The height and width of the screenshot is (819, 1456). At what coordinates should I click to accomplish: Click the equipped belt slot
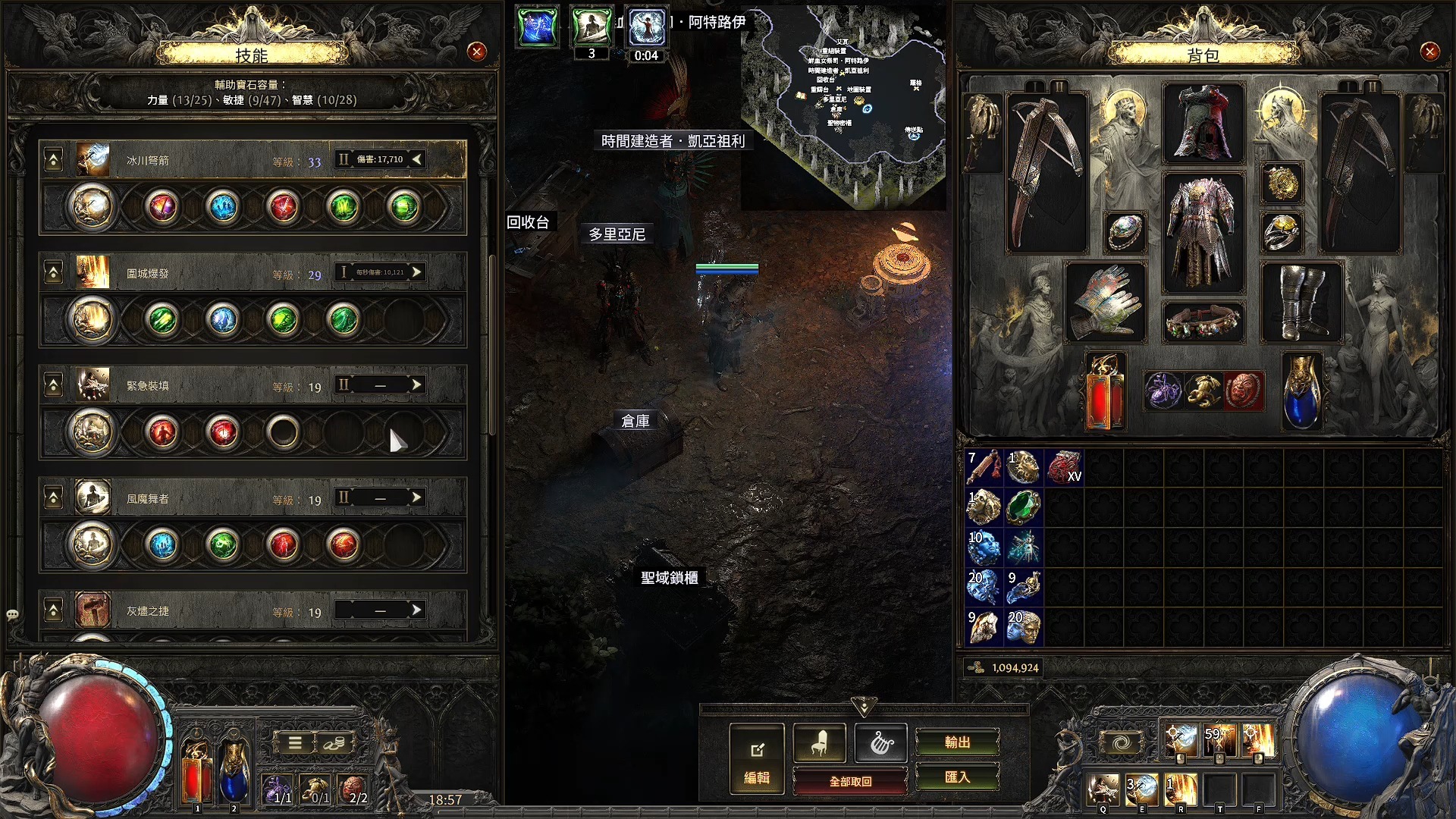[x=1203, y=321]
